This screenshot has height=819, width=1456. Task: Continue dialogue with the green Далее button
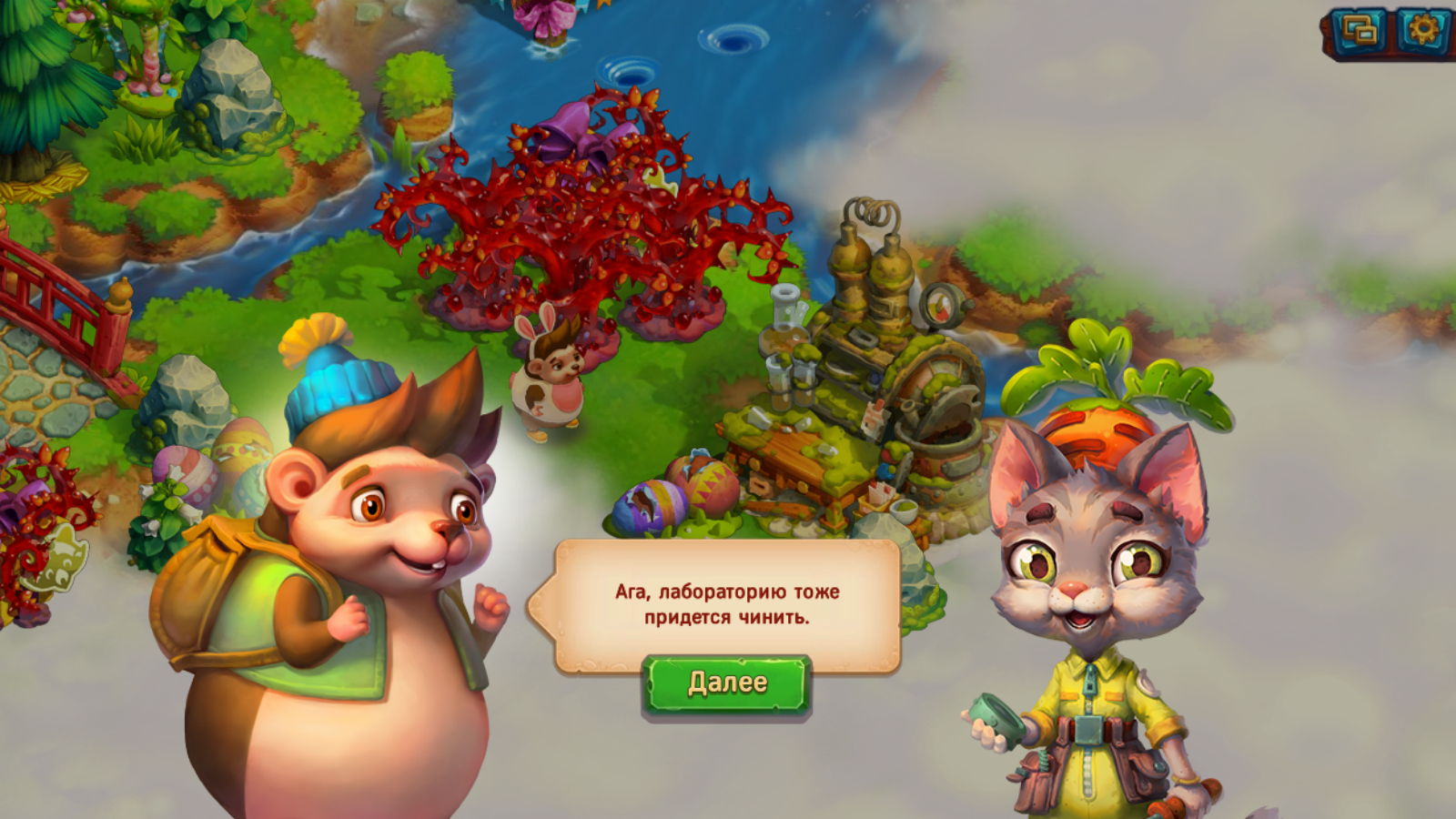click(726, 683)
